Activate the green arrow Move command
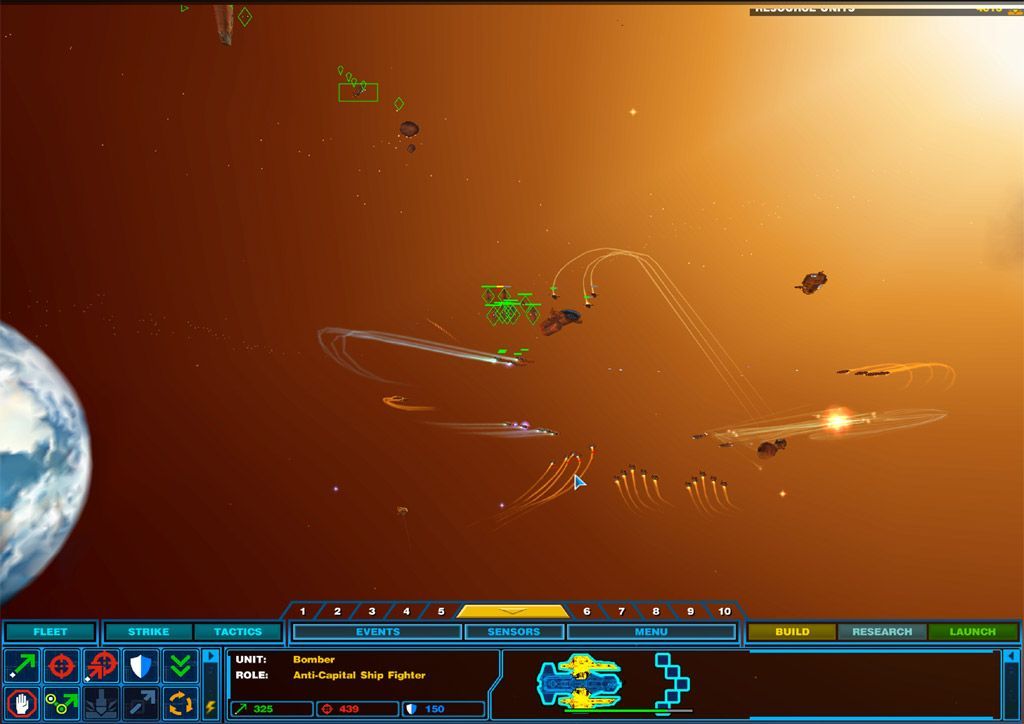Image resolution: width=1024 pixels, height=724 pixels. (x=22, y=665)
